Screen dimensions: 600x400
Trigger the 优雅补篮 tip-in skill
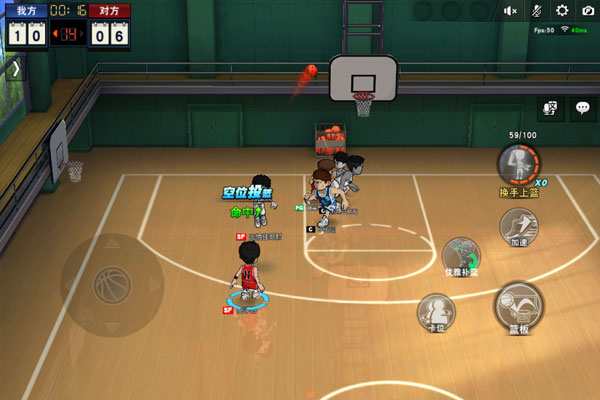point(461,254)
